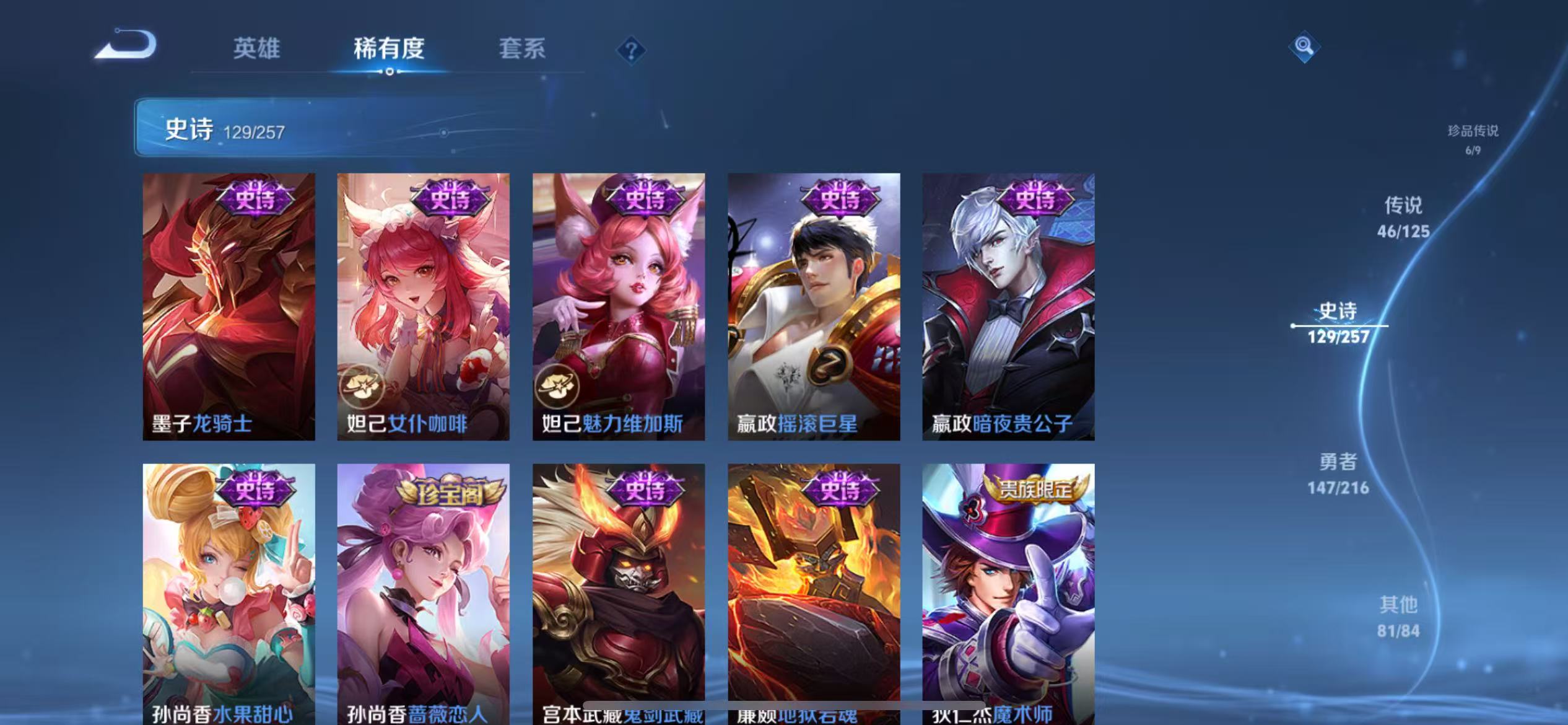This screenshot has height=725, width=1568.
Task: Switch to the 英雄 tab
Action: pos(256,50)
